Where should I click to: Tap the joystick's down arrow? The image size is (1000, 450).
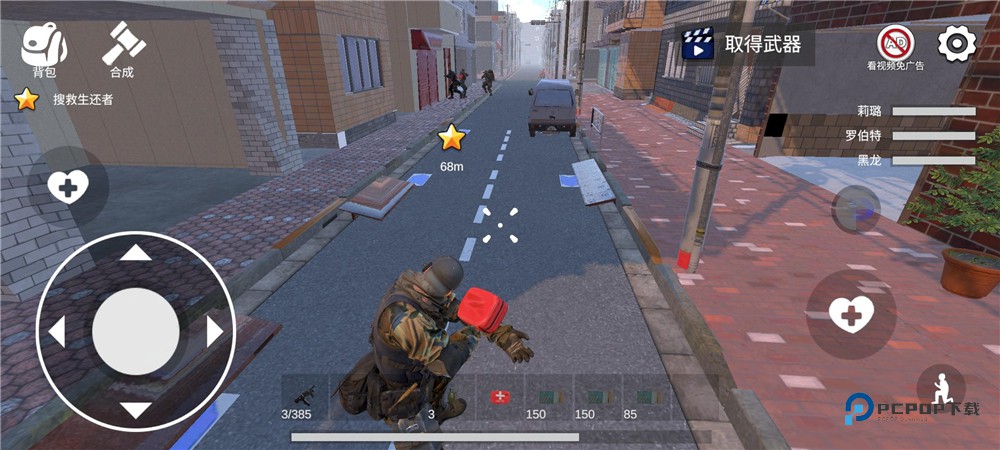pos(136,409)
